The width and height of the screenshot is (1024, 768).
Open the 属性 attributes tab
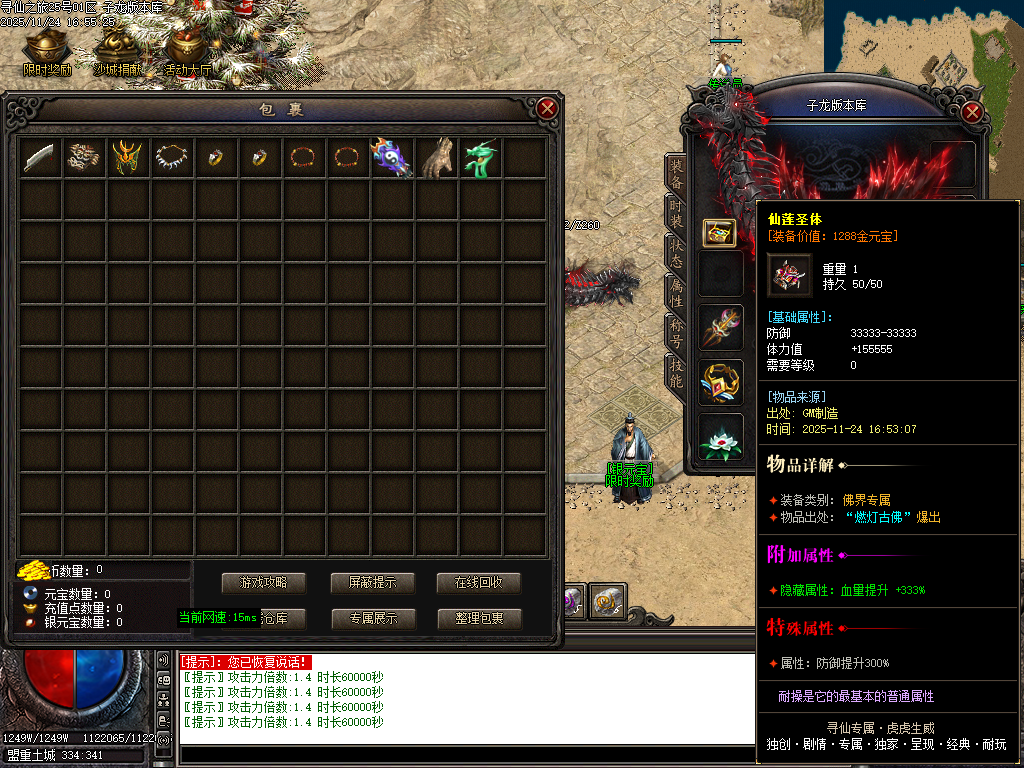coord(677,291)
